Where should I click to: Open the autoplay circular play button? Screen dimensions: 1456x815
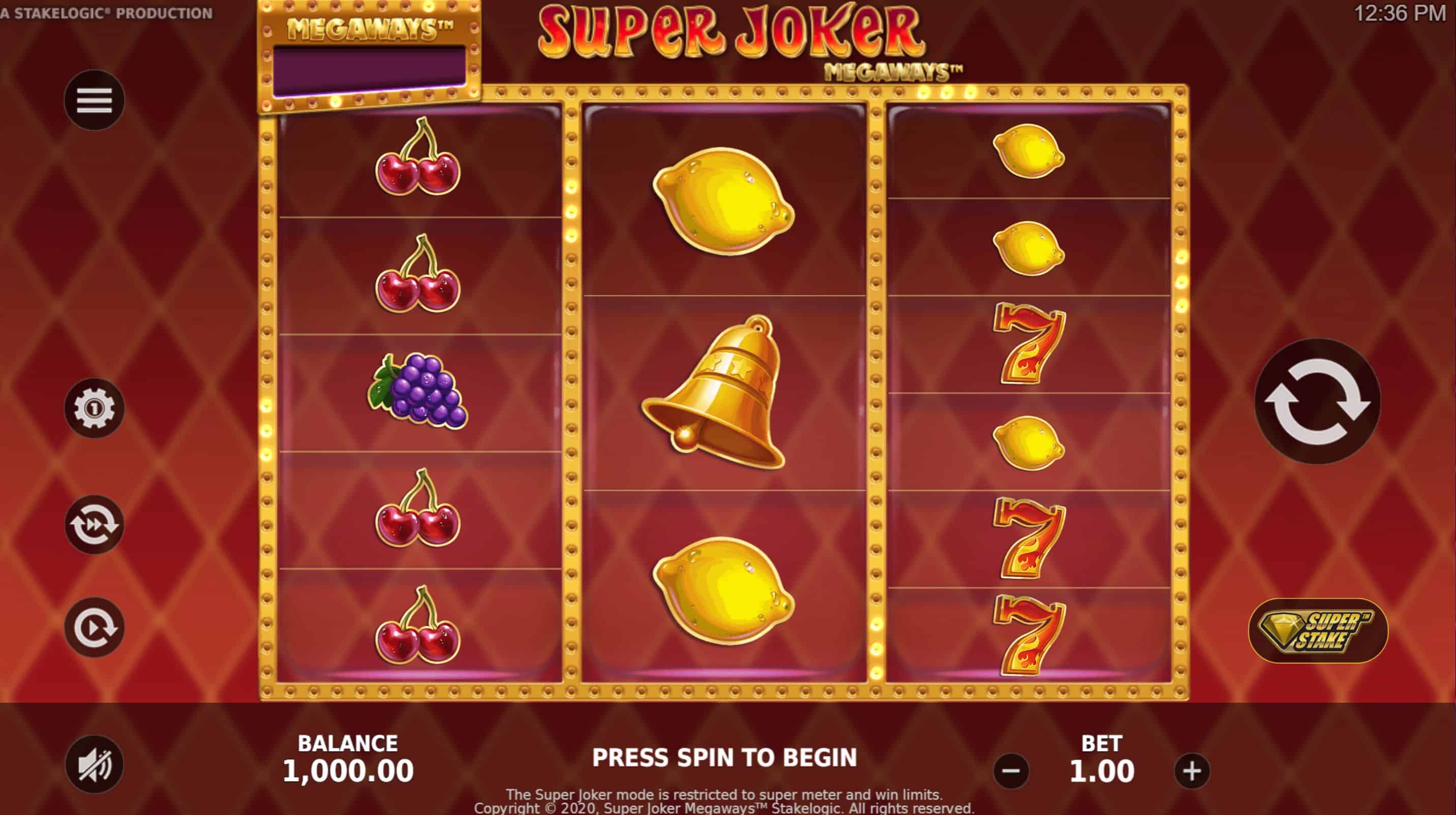[94, 627]
